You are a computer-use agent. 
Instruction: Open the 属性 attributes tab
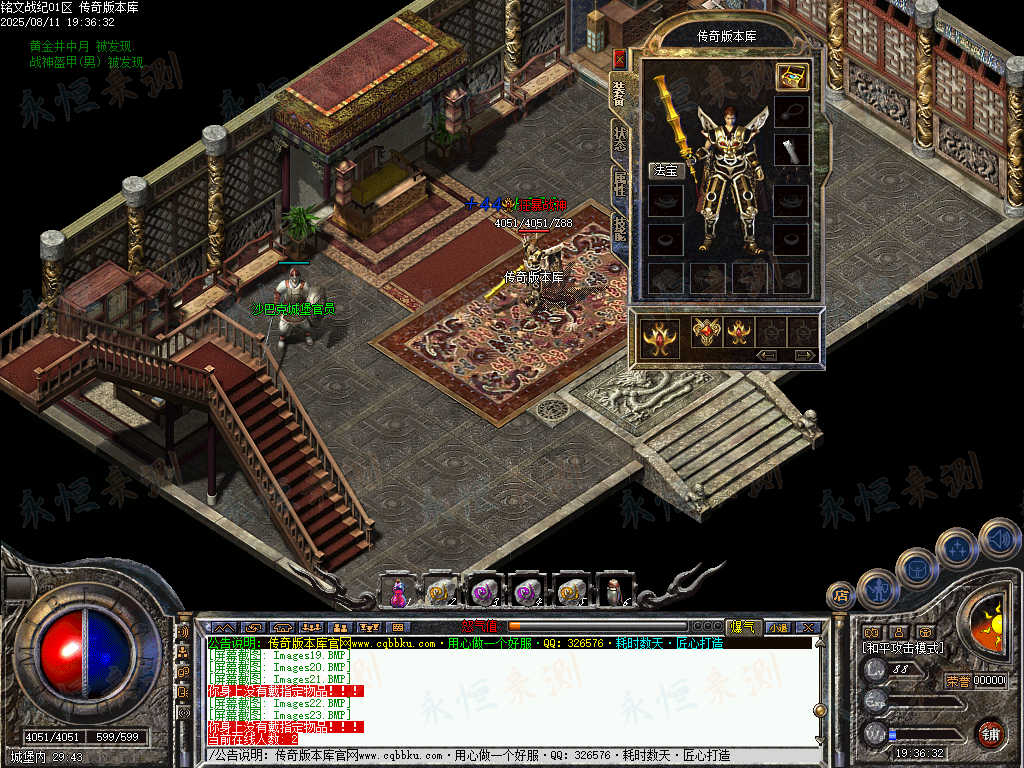[620, 183]
